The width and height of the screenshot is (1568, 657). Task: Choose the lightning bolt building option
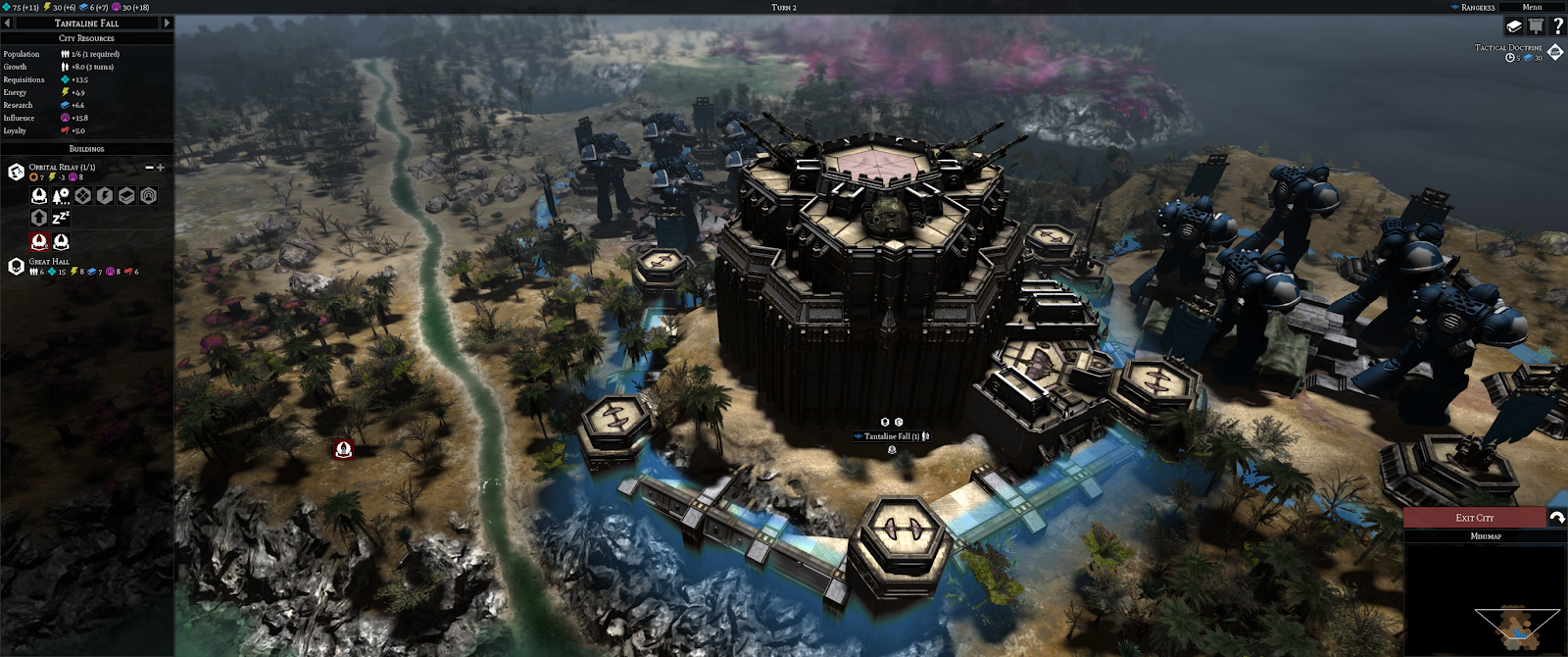point(105,196)
